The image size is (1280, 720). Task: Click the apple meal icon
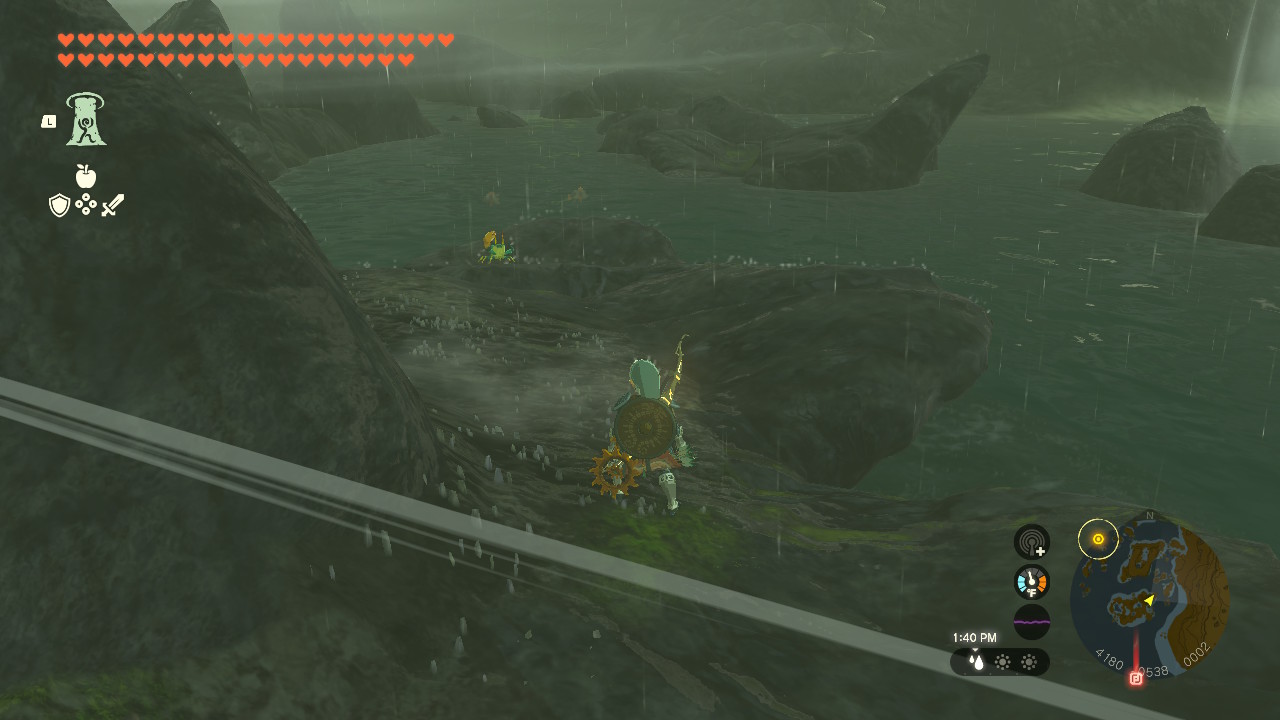click(x=86, y=176)
